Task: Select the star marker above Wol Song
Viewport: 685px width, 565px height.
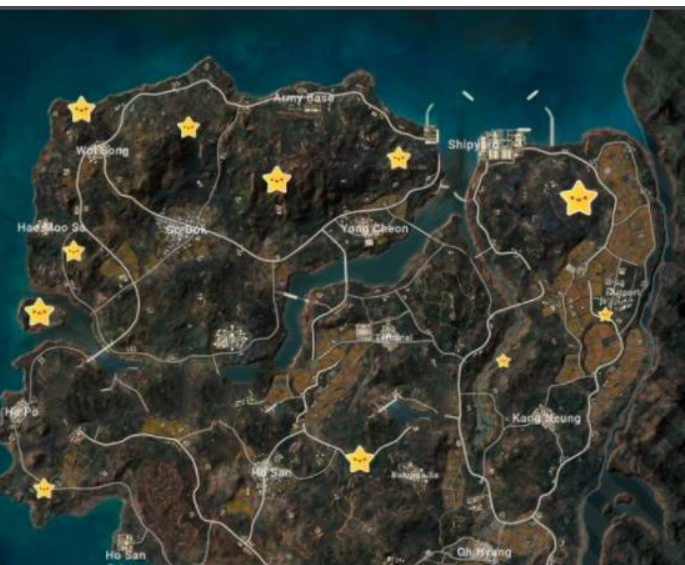Action: tap(81, 109)
